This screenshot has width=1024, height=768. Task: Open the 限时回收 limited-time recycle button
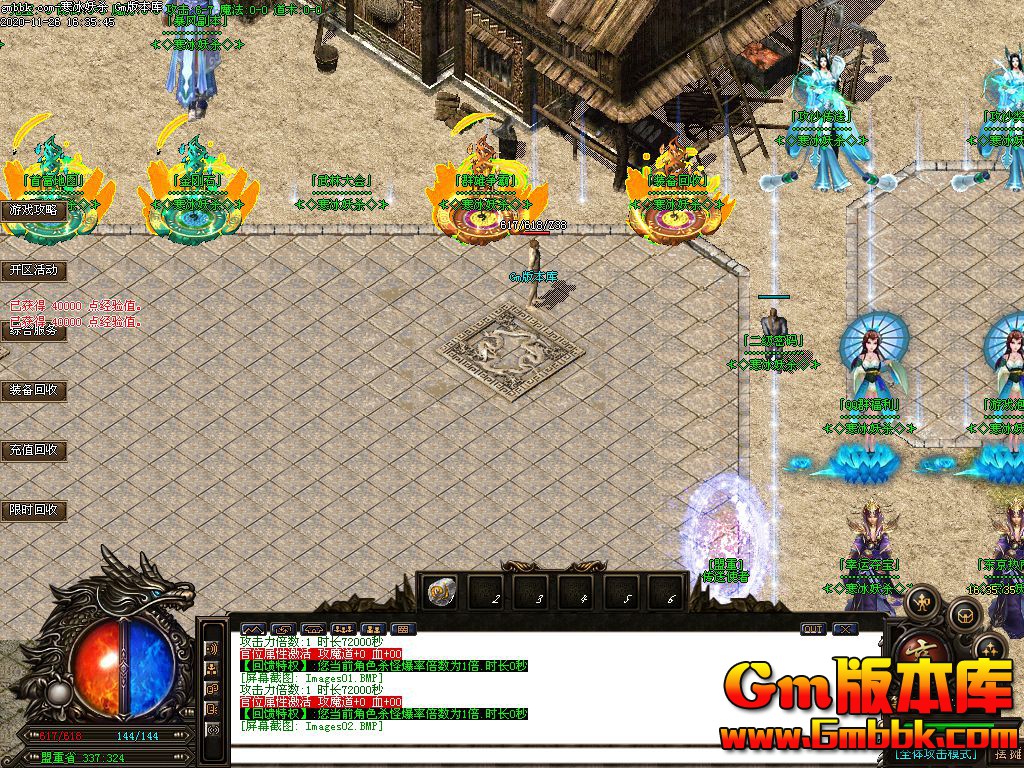(34, 510)
